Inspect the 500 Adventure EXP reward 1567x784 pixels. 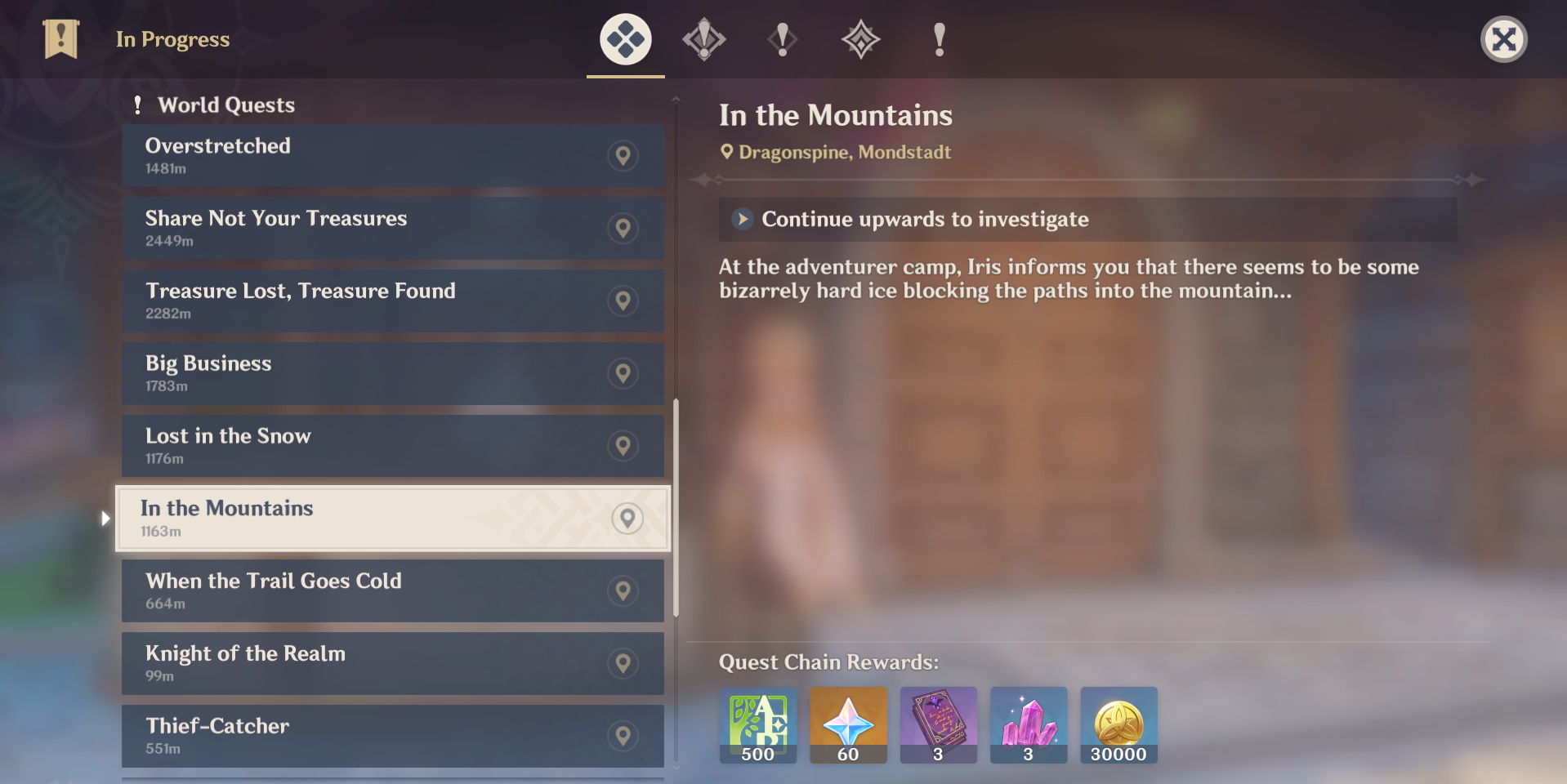[x=758, y=725]
